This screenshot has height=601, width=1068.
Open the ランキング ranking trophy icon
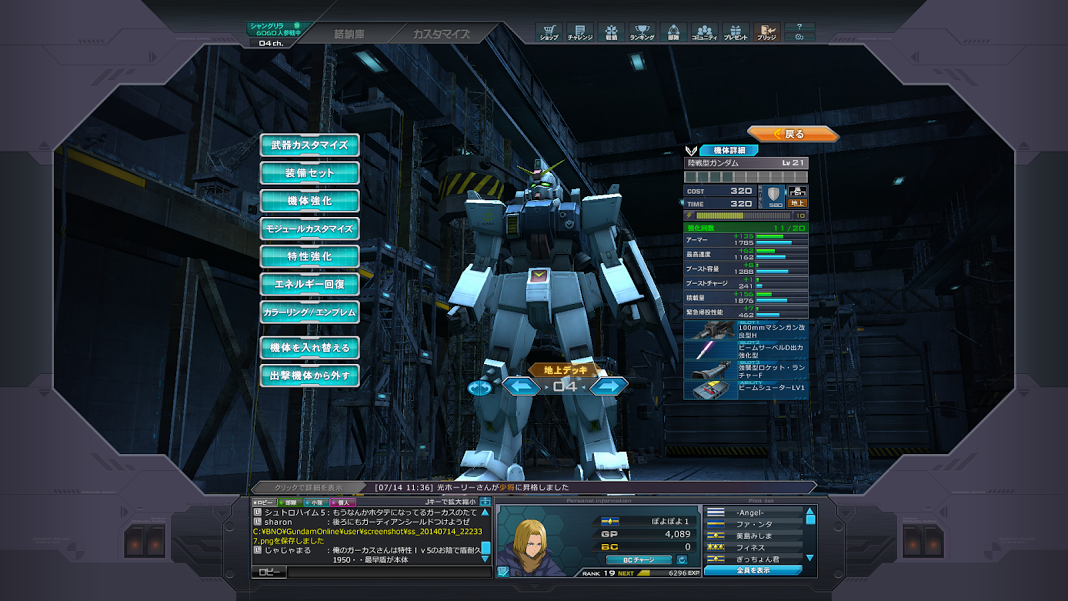(642, 33)
